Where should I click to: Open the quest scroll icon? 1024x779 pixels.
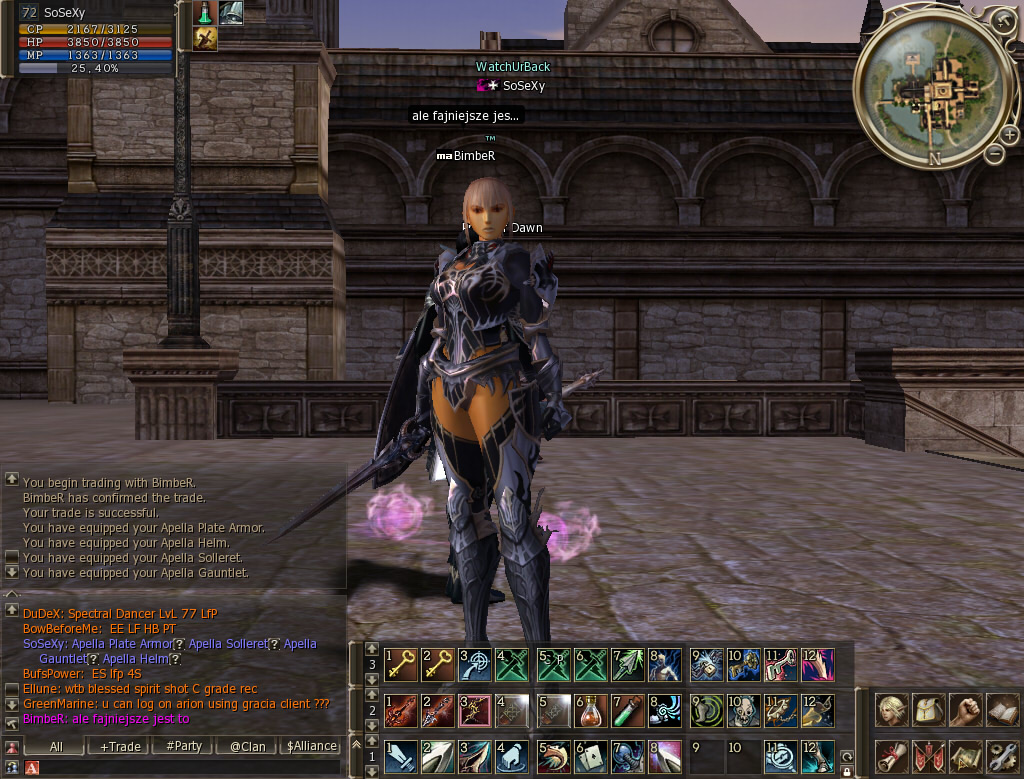(x=890, y=755)
